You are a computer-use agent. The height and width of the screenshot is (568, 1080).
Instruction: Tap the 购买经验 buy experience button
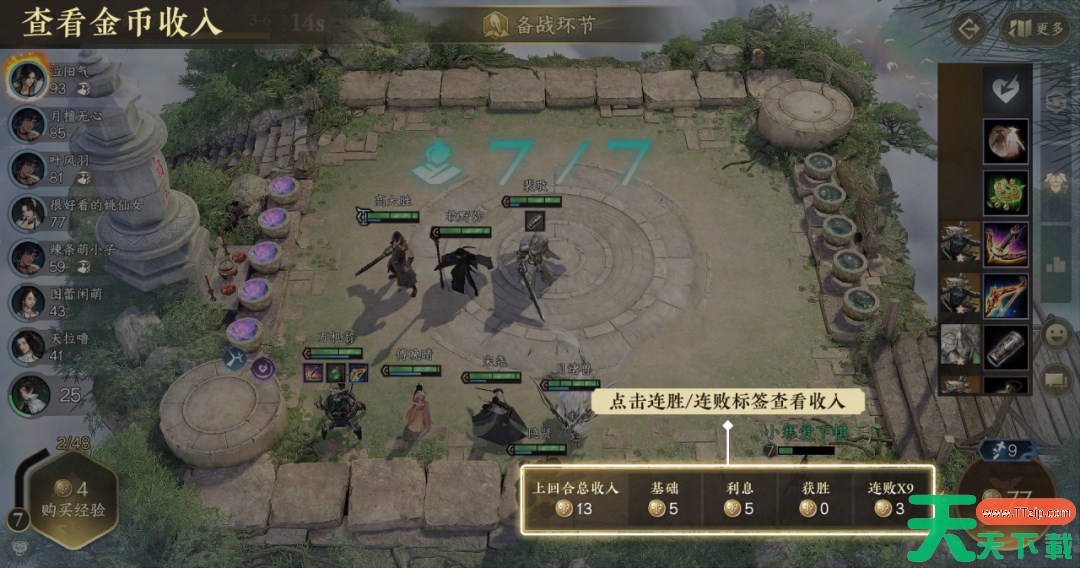point(70,499)
